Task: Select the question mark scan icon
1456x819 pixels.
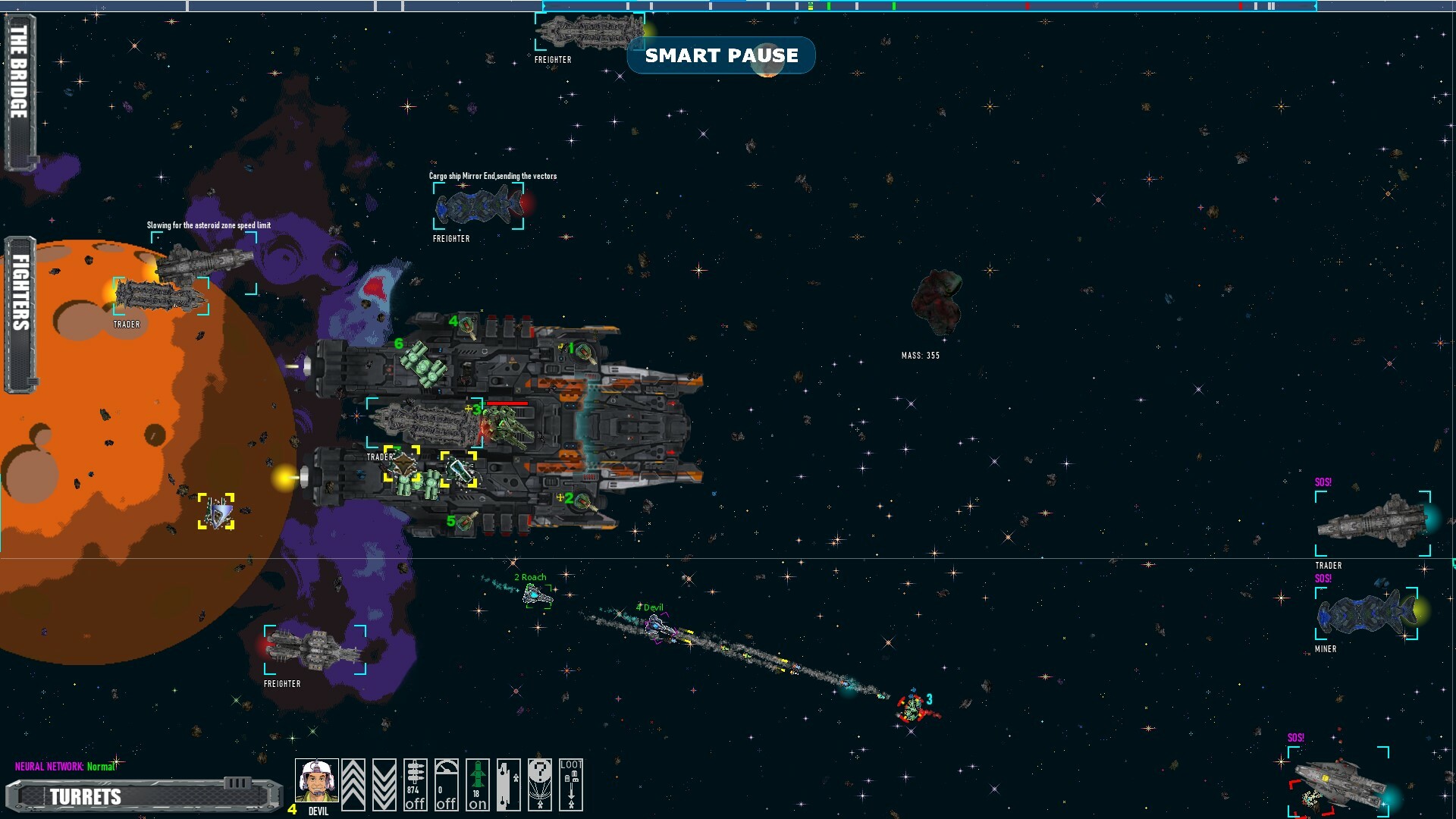Action: pyautogui.click(x=540, y=785)
